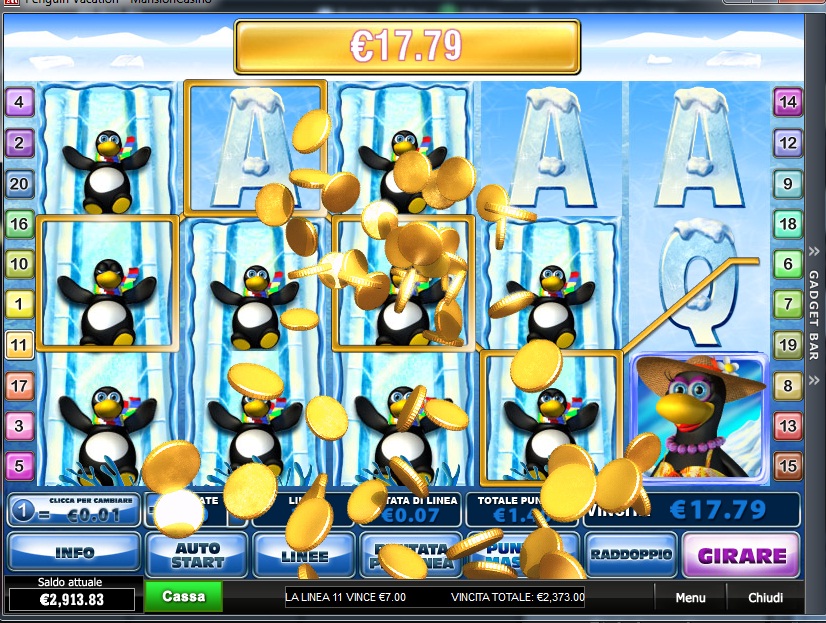Open the green Cassa cashier
Image resolution: width=826 pixels, height=623 pixels.
tap(183, 596)
